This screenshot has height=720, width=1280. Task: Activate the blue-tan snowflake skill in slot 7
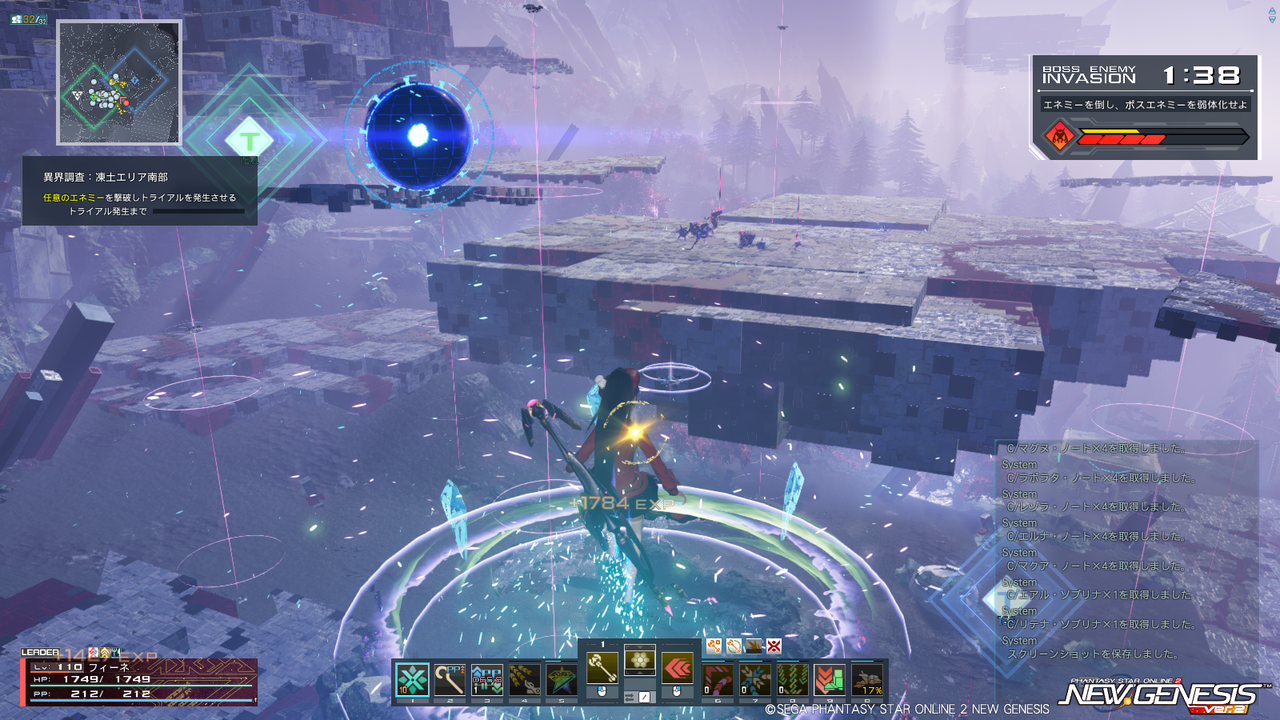[x=755, y=679]
